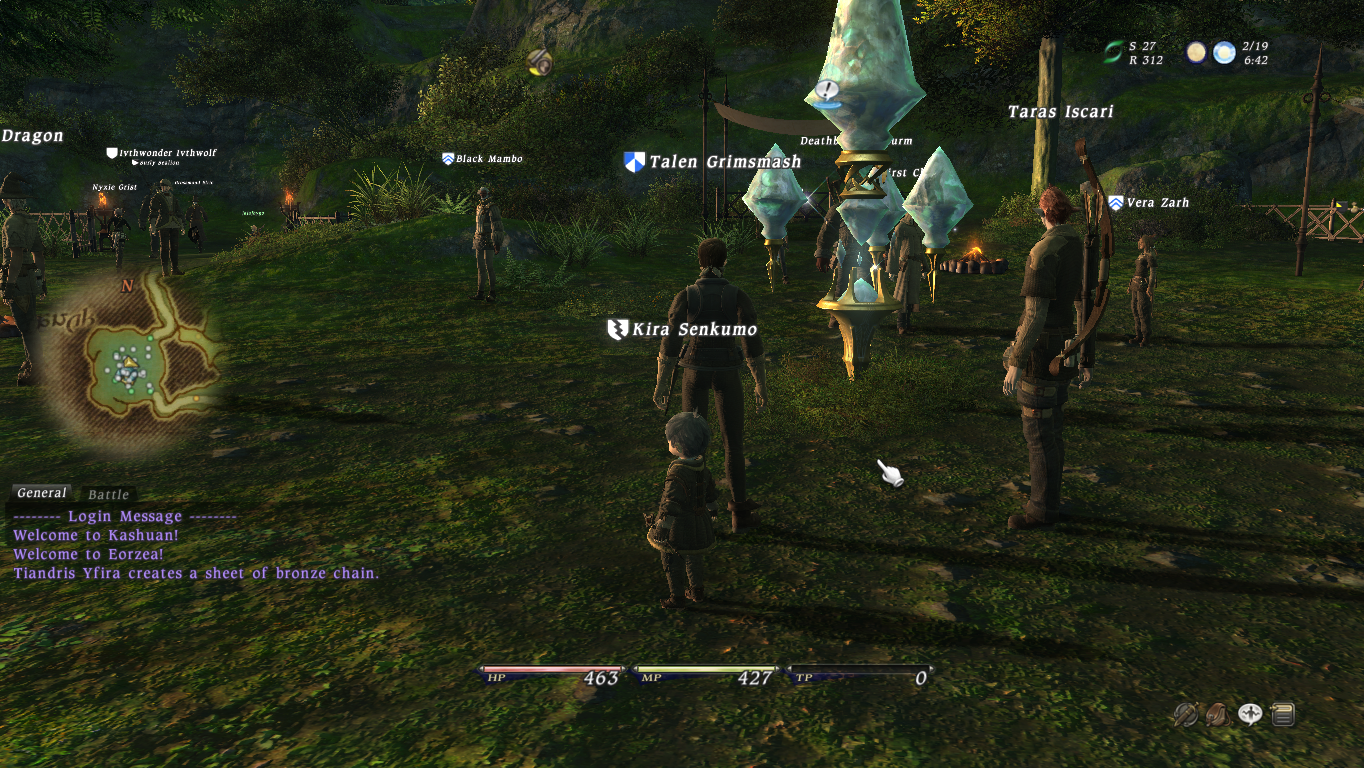Click the sunny weather icon
The image size is (1364, 768).
(1224, 52)
